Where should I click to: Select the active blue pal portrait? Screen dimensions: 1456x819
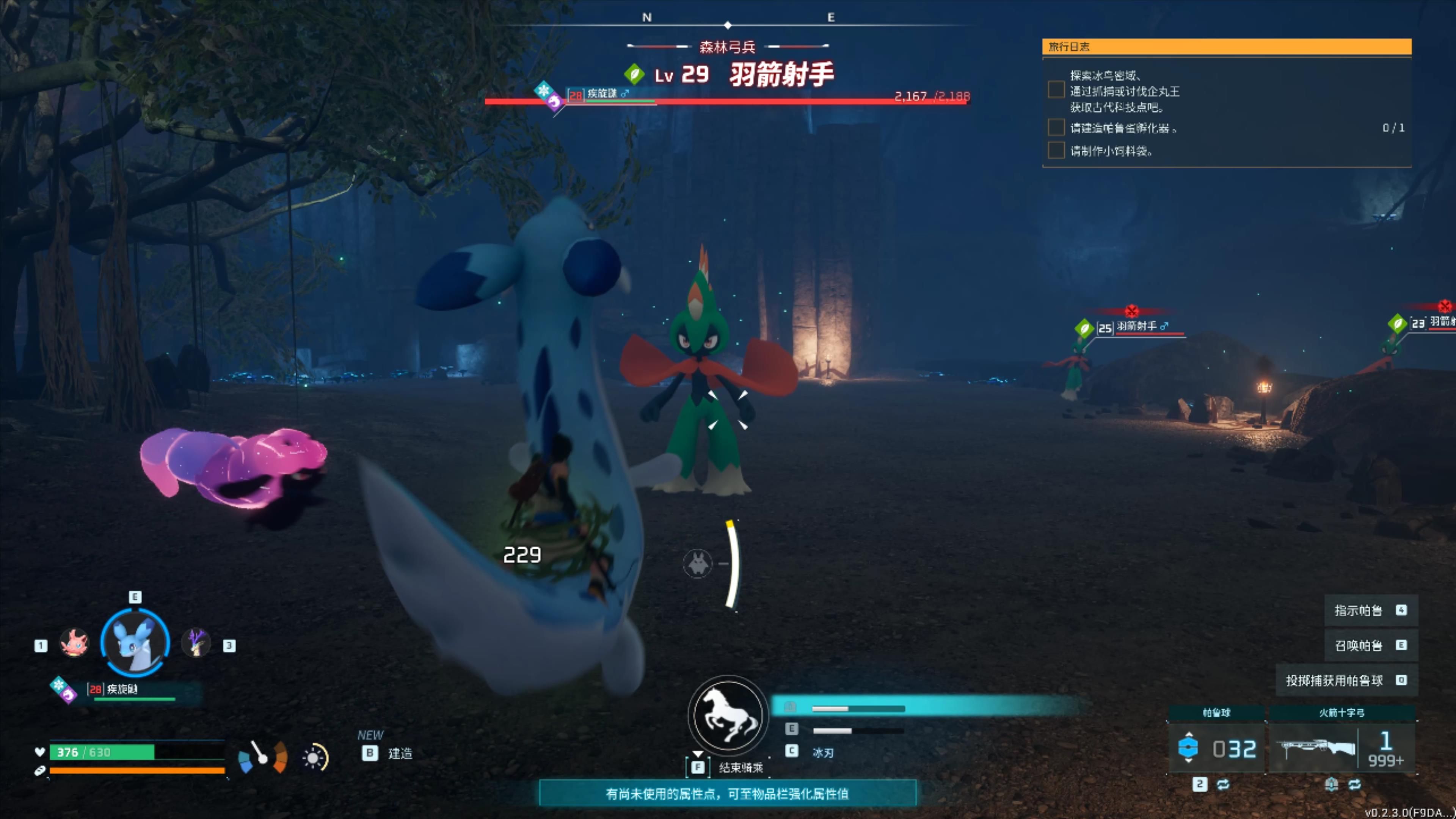135,643
